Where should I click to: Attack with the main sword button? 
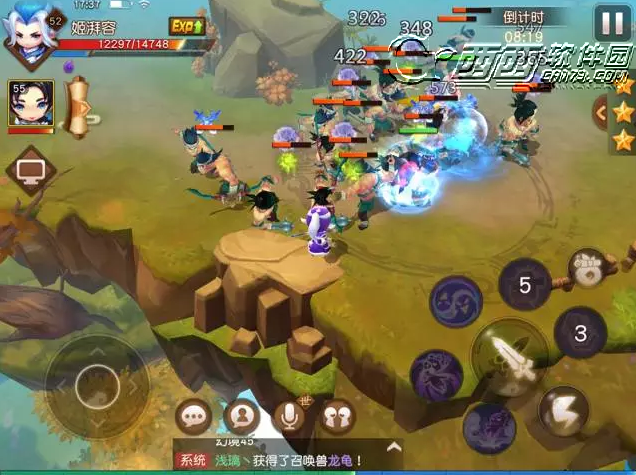pos(510,359)
